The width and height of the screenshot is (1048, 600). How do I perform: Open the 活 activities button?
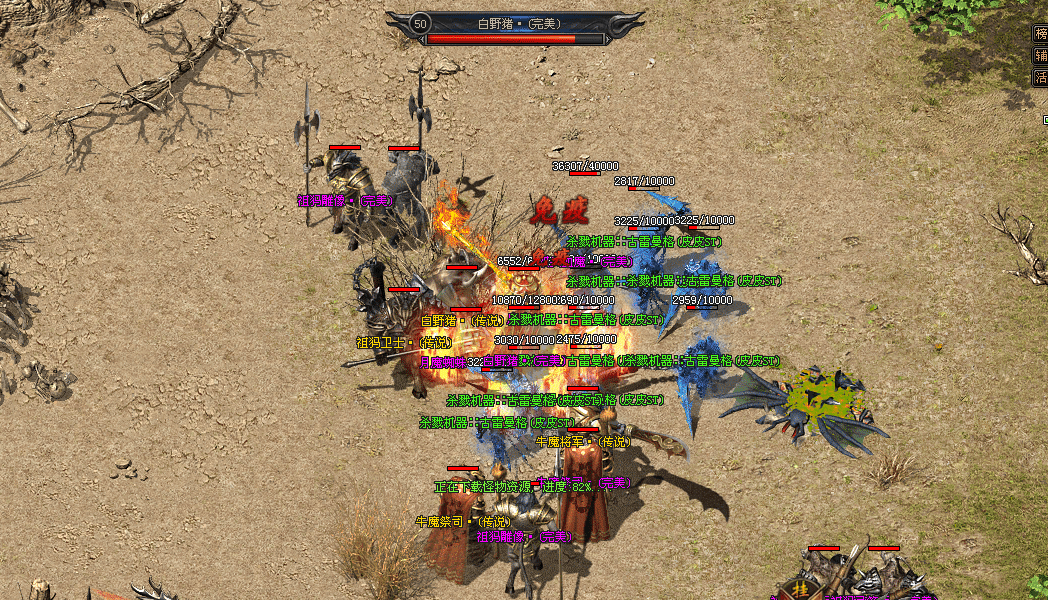click(1041, 77)
